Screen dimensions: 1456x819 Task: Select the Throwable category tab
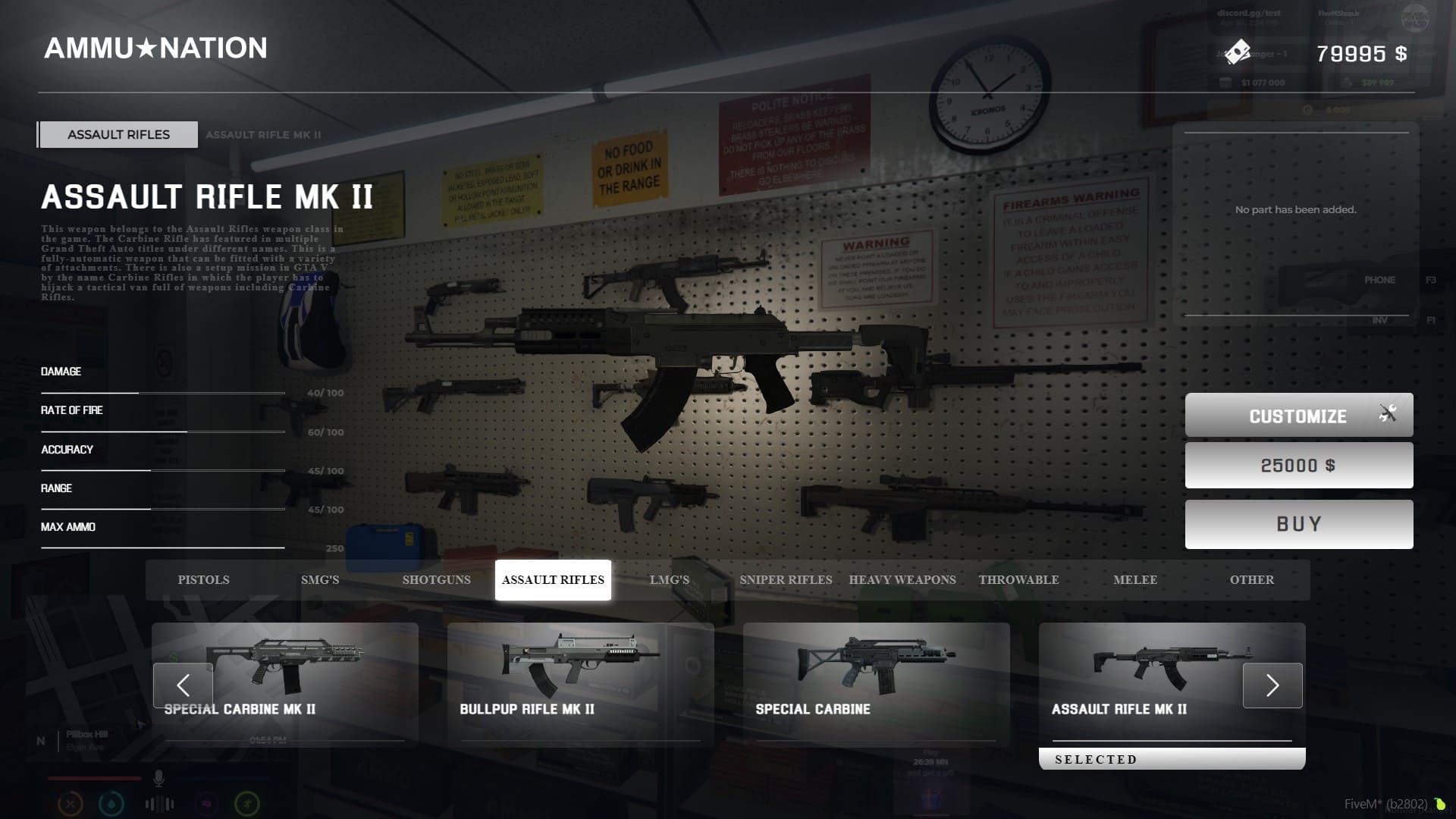[x=1018, y=580]
